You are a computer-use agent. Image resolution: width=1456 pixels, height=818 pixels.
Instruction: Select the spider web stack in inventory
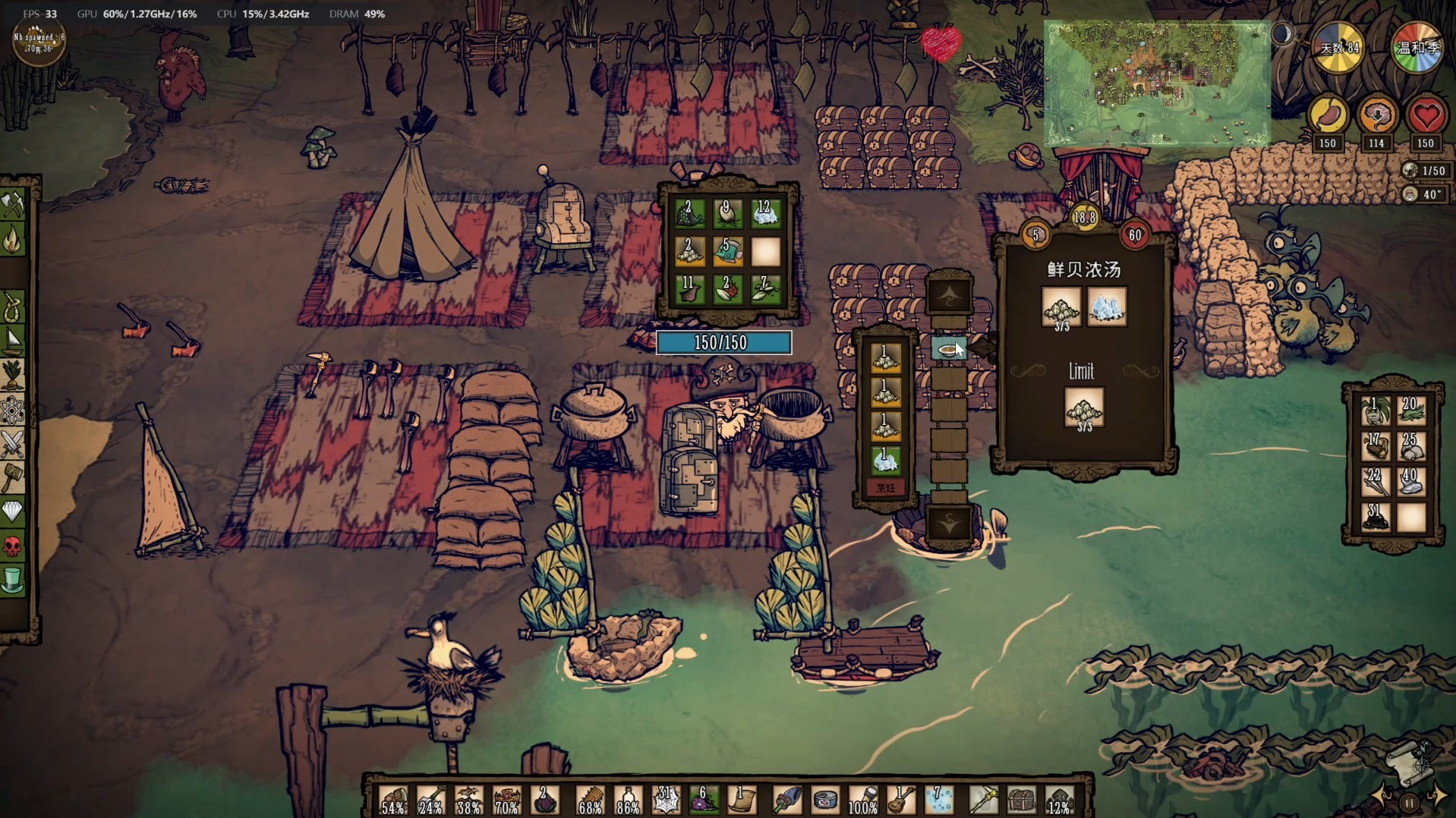(x=666, y=801)
